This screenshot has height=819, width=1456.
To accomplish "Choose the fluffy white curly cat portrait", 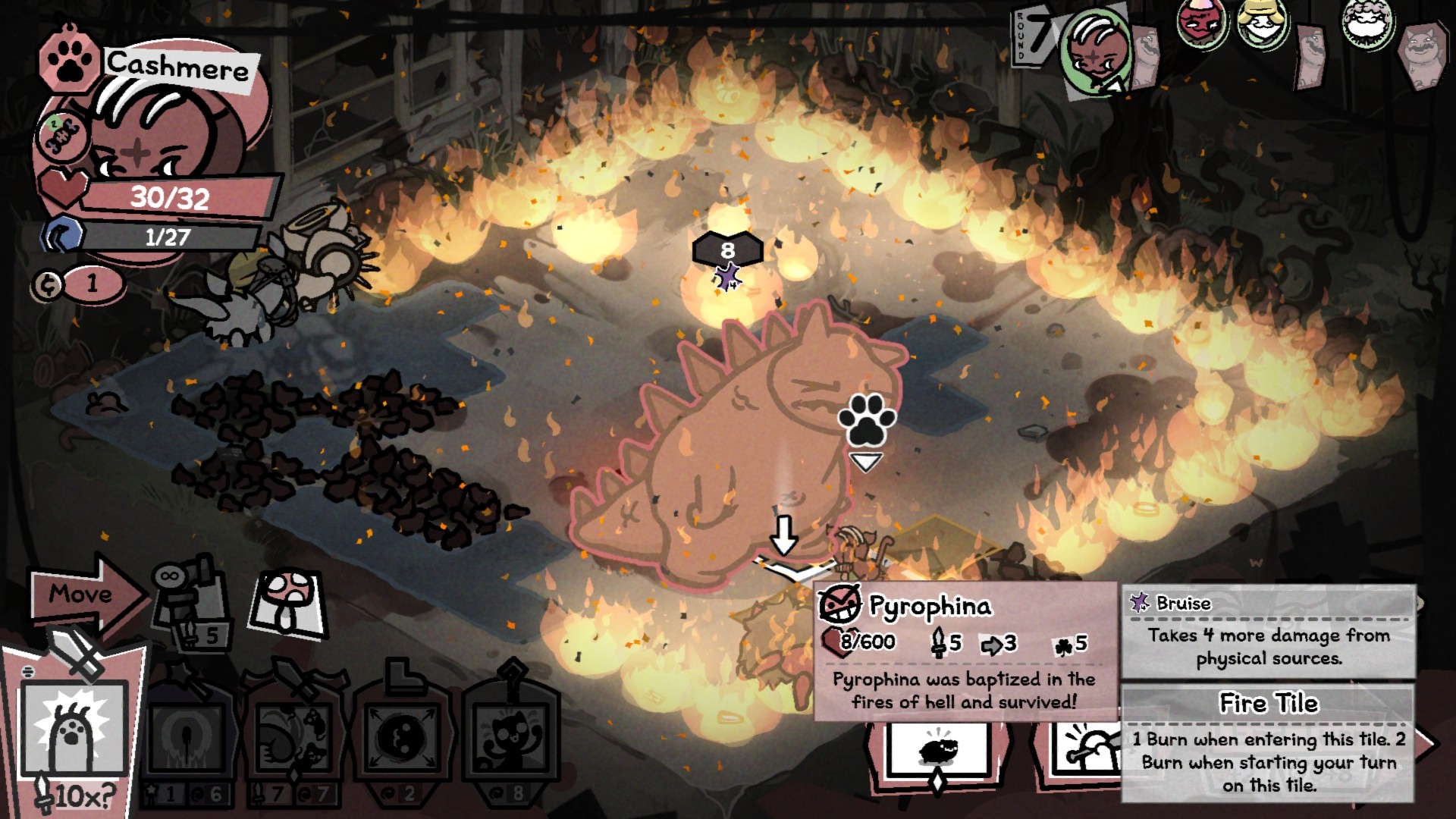I will point(1370,23).
